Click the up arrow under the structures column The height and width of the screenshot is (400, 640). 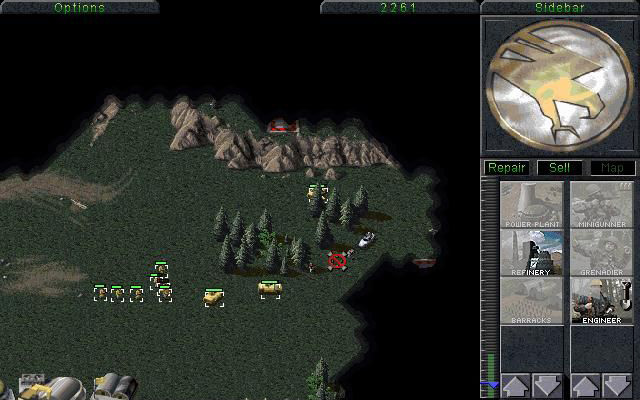coord(515,385)
